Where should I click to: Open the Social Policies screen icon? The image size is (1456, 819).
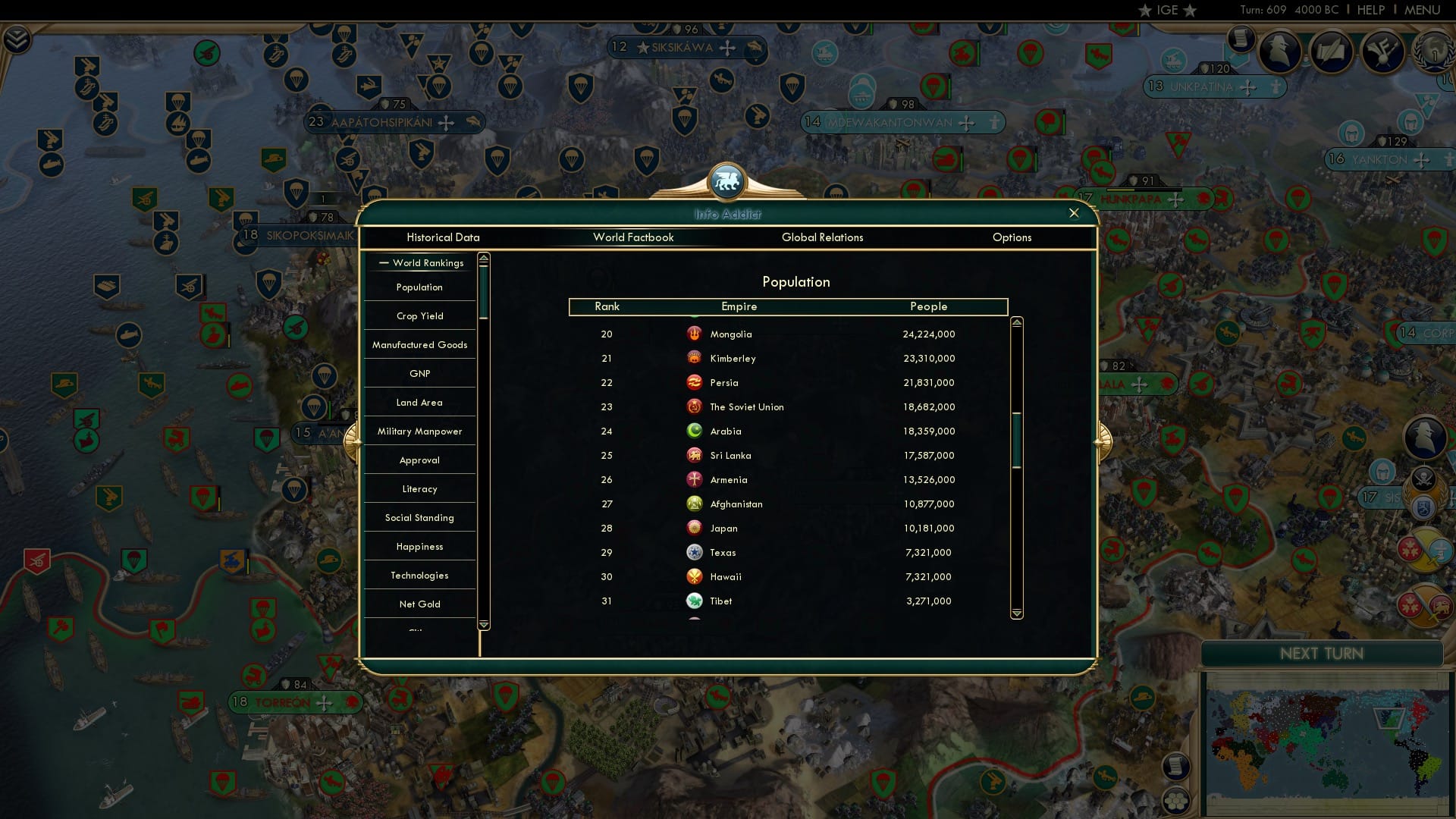click(x=1382, y=52)
